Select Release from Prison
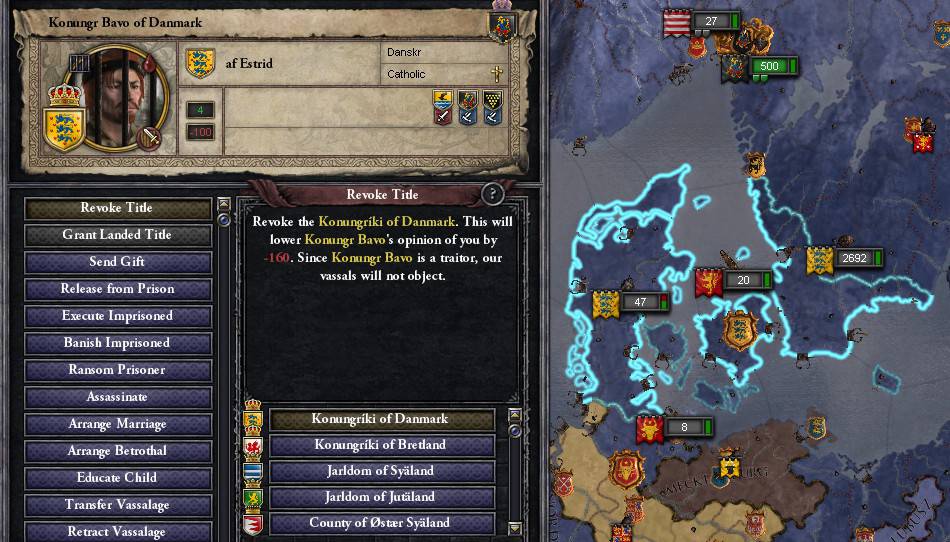Image resolution: width=950 pixels, height=542 pixels. 117,289
